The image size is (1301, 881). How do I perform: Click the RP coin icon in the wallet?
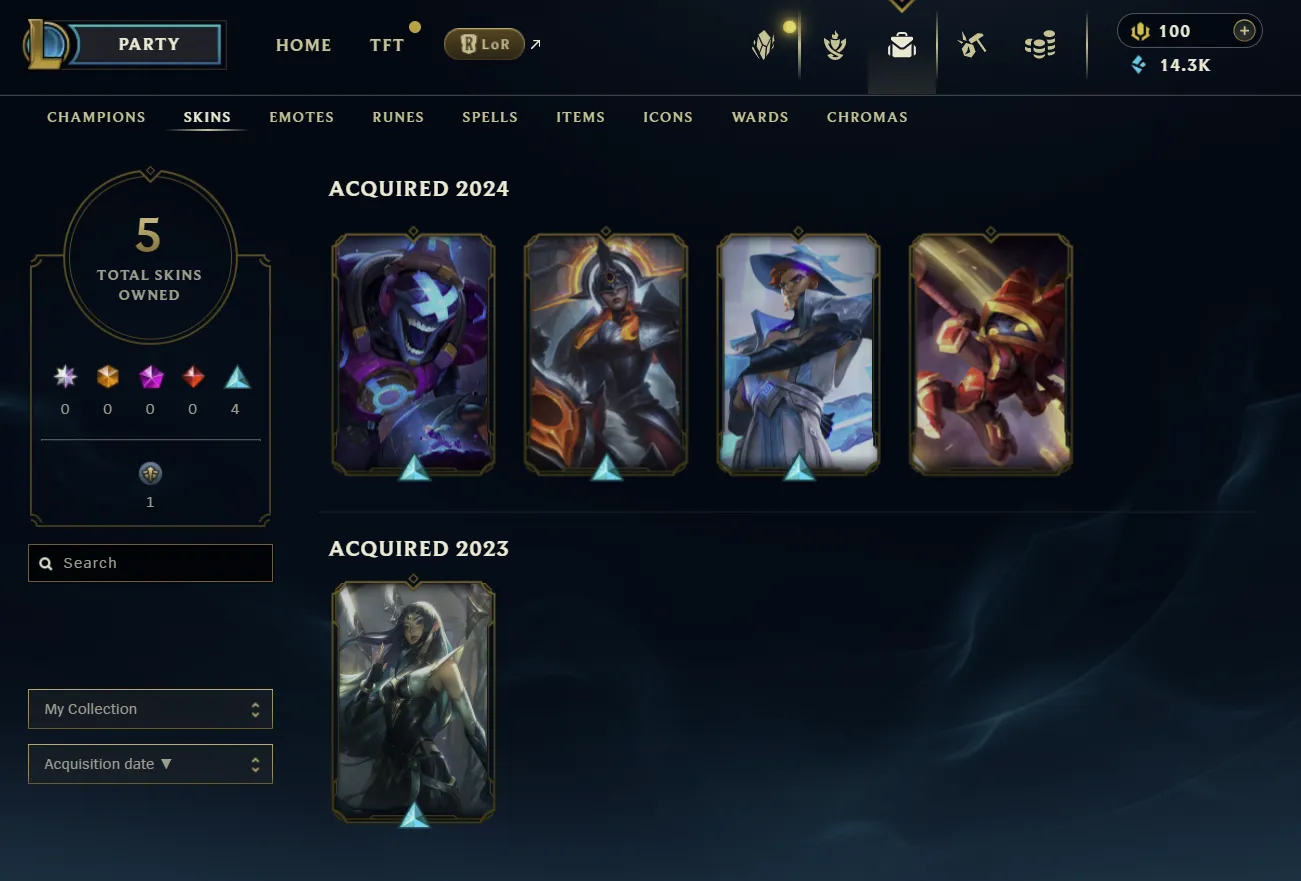coord(1140,31)
